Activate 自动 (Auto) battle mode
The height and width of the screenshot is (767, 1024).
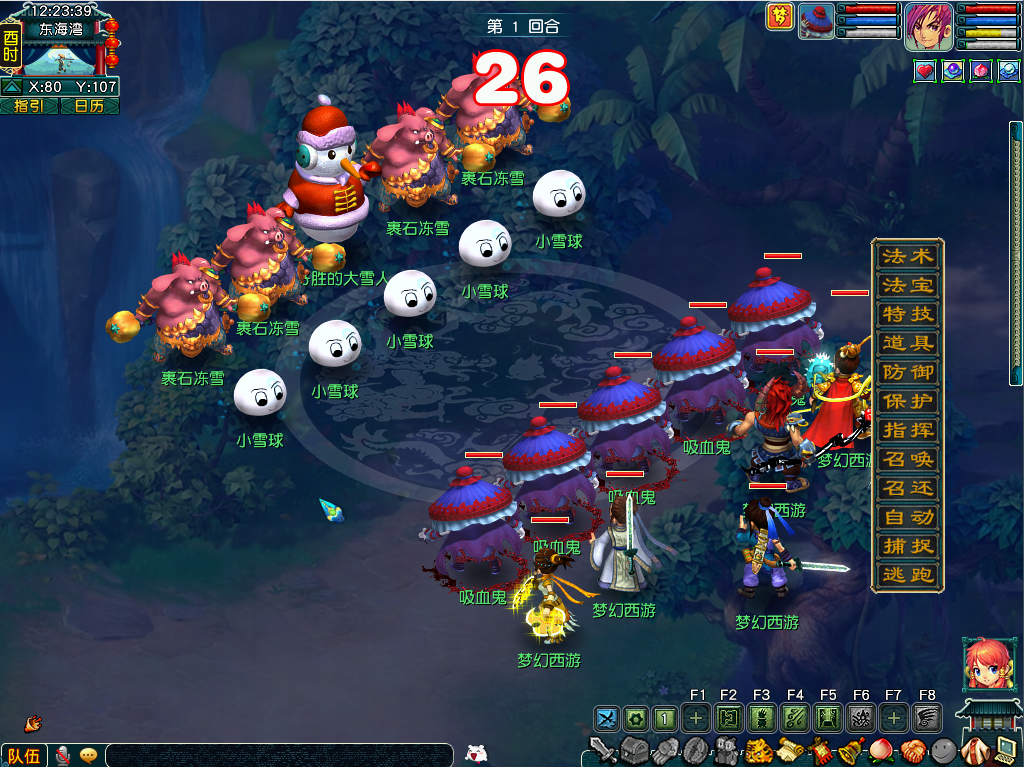[x=907, y=517]
